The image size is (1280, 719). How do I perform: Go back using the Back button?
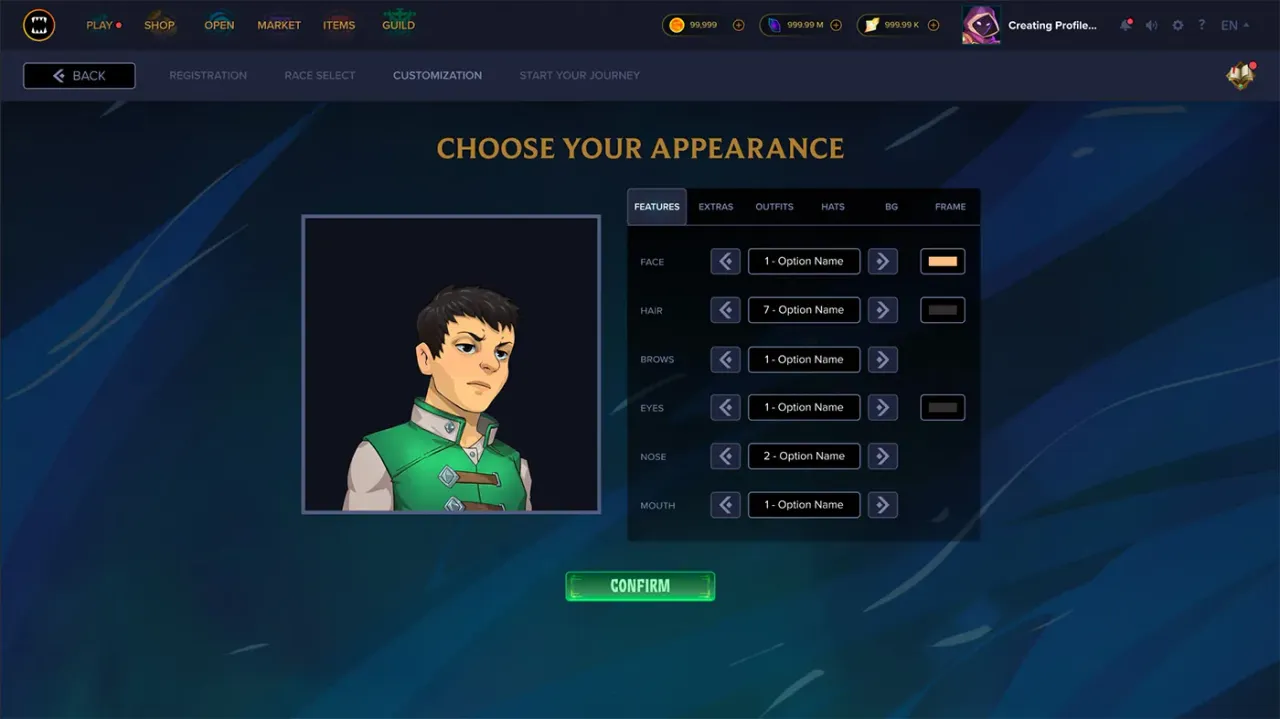point(79,76)
